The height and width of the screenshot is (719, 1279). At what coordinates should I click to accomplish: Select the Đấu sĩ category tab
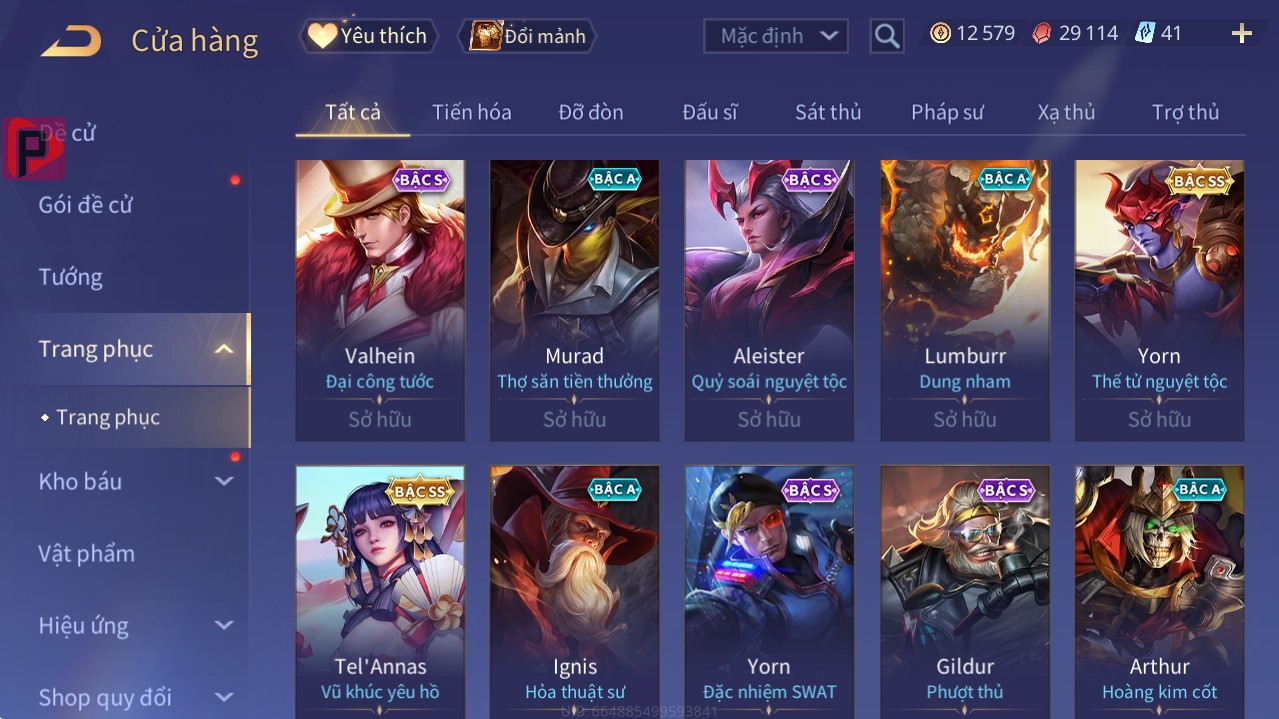pyautogui.click(x=709, y=112)
